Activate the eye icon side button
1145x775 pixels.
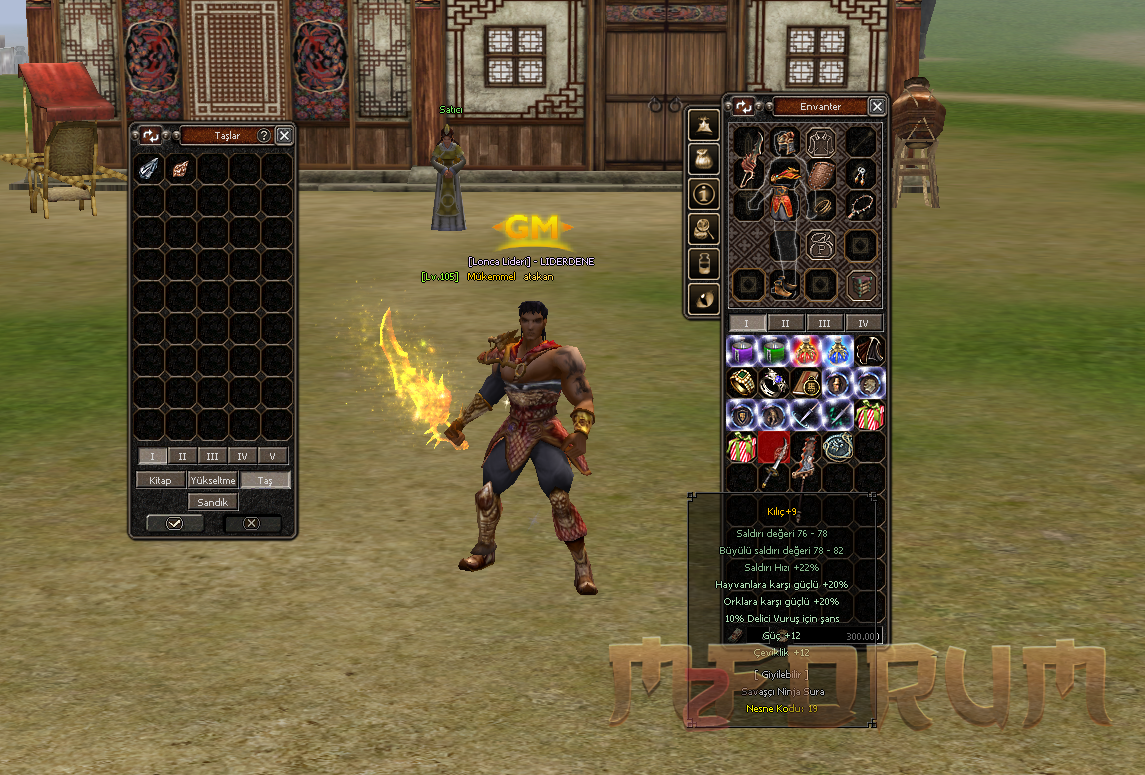pos(705,298)
